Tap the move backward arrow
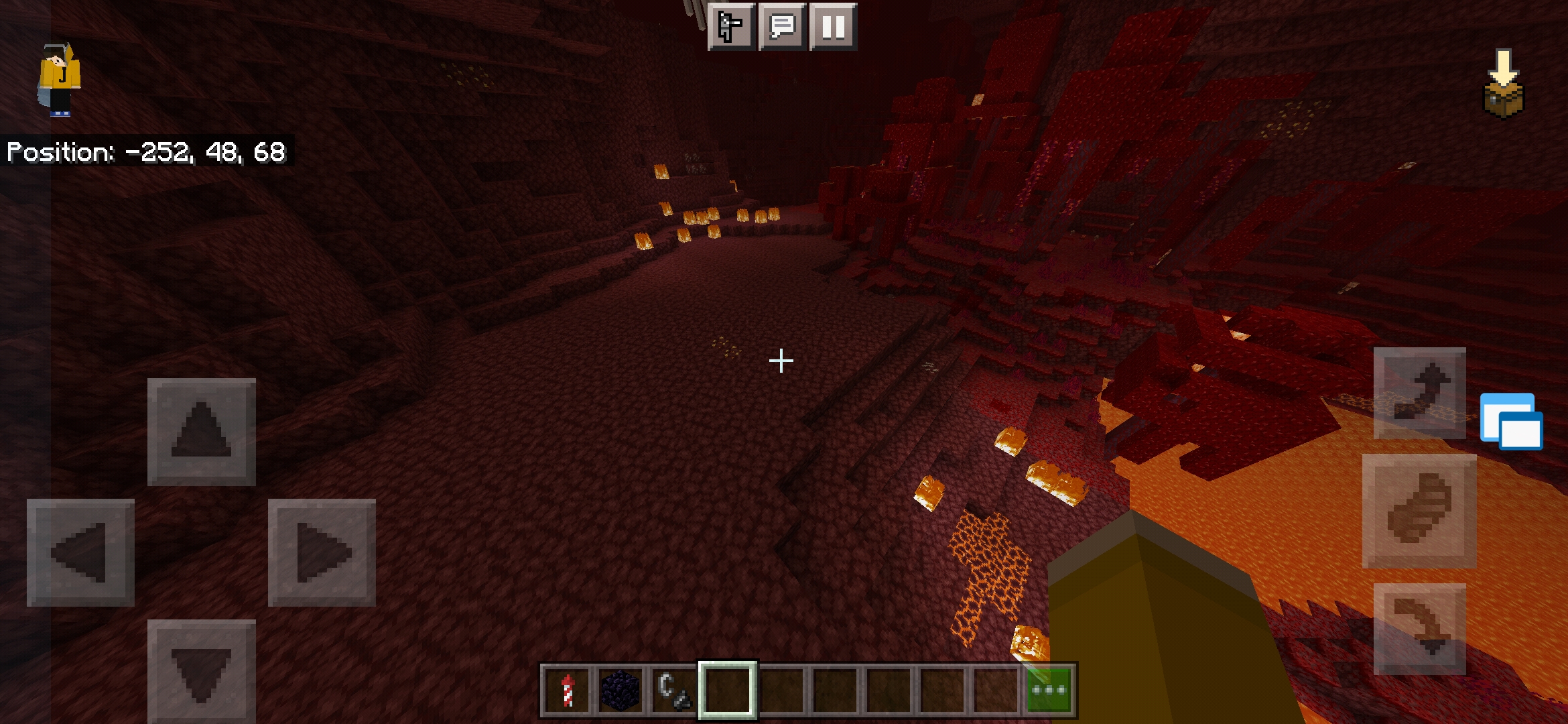This screenshot has width=1568, height=724. [x=201, y=670]
